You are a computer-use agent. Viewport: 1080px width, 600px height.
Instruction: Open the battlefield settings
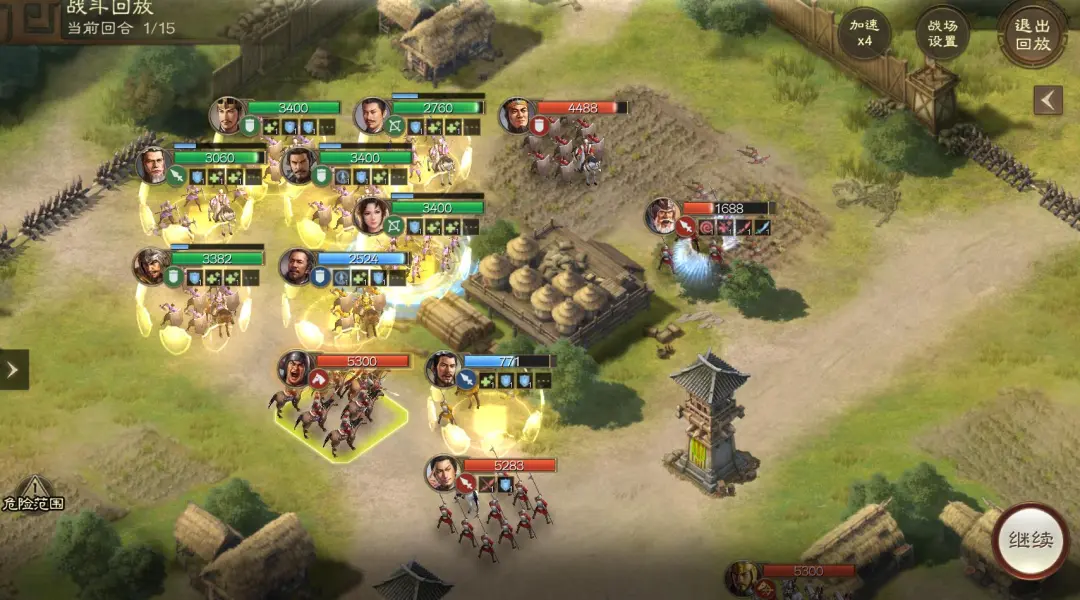click(942, 33)
